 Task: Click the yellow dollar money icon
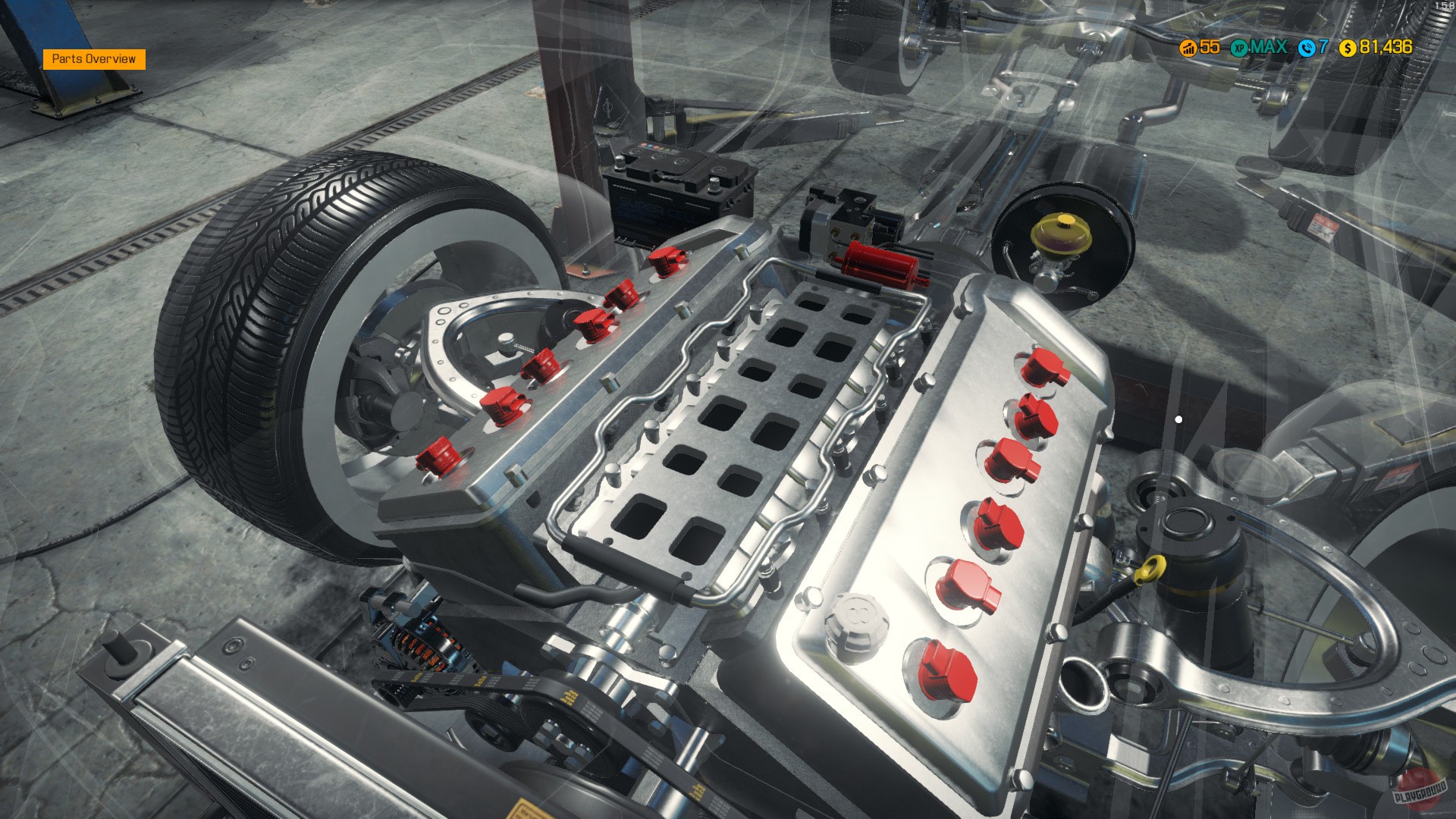(1348, 48)
